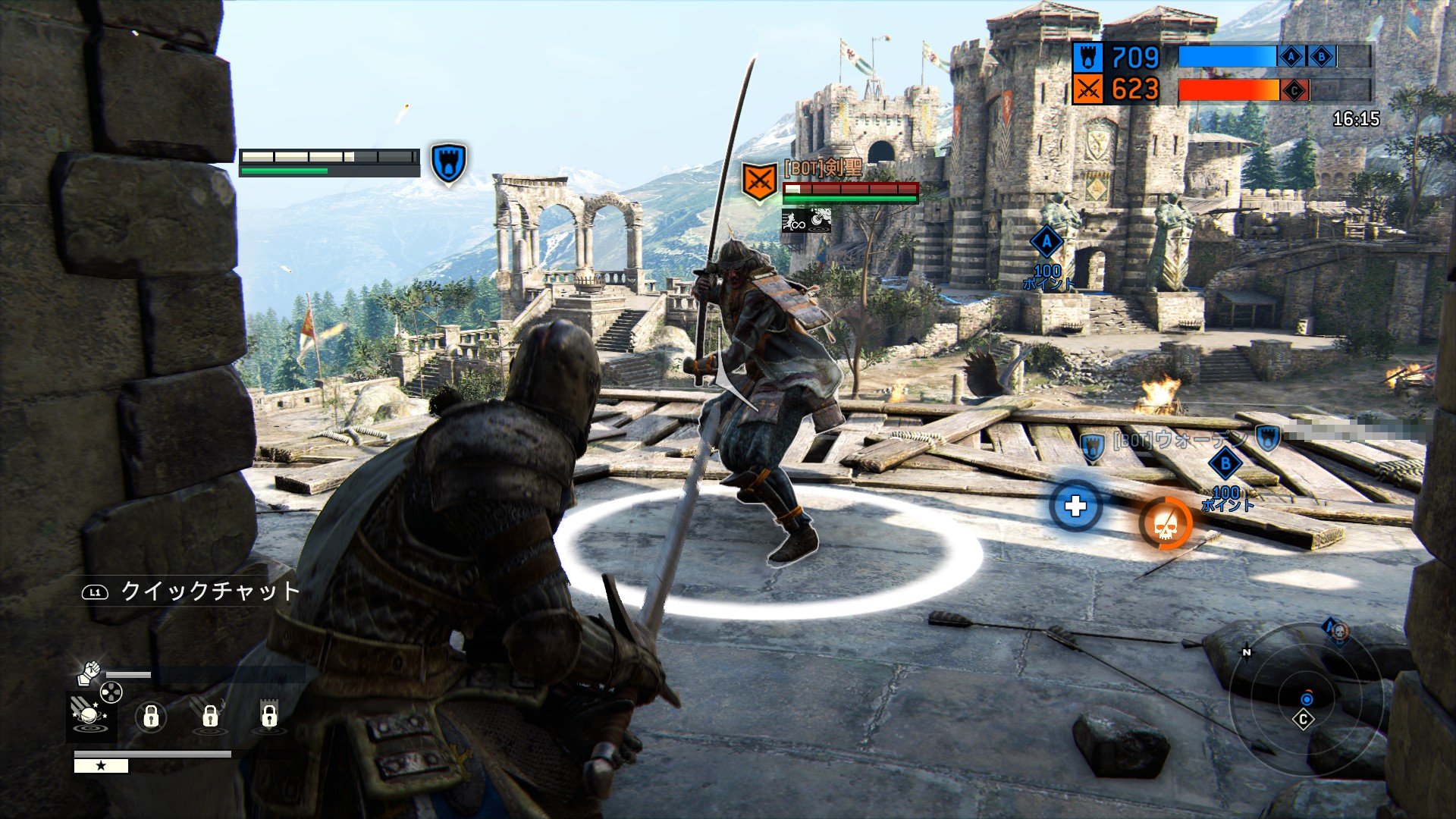The width and height of the screenshot is (1456, 819).
Task: Select the zone A objective marker in the scene
Action: coord(1046,243)
